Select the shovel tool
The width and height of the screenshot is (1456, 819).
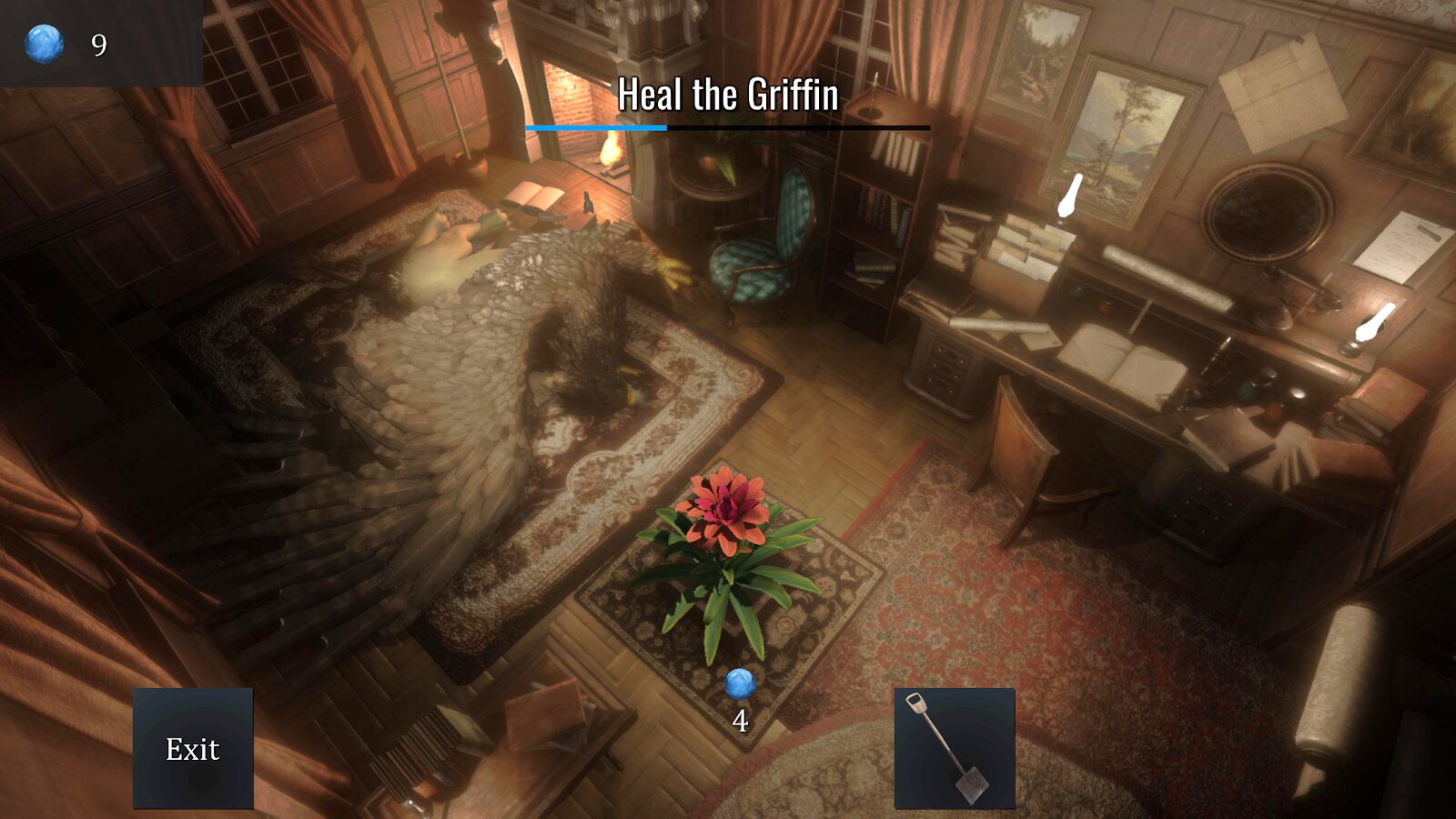click(x=954, y=748)
